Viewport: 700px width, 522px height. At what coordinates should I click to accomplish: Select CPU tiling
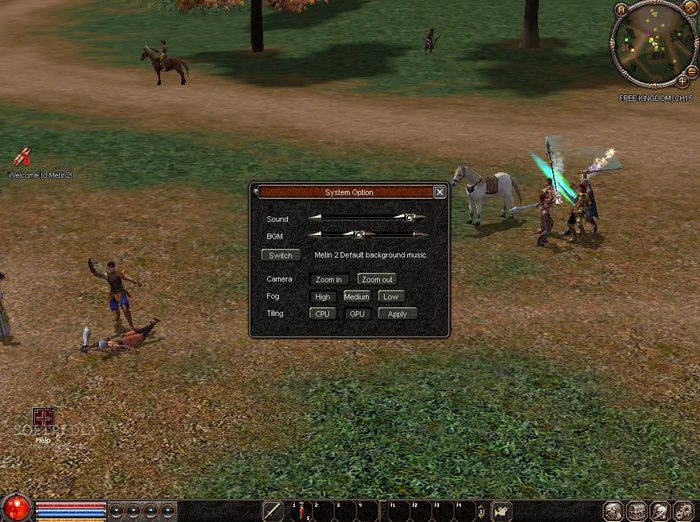click(322, 314)
